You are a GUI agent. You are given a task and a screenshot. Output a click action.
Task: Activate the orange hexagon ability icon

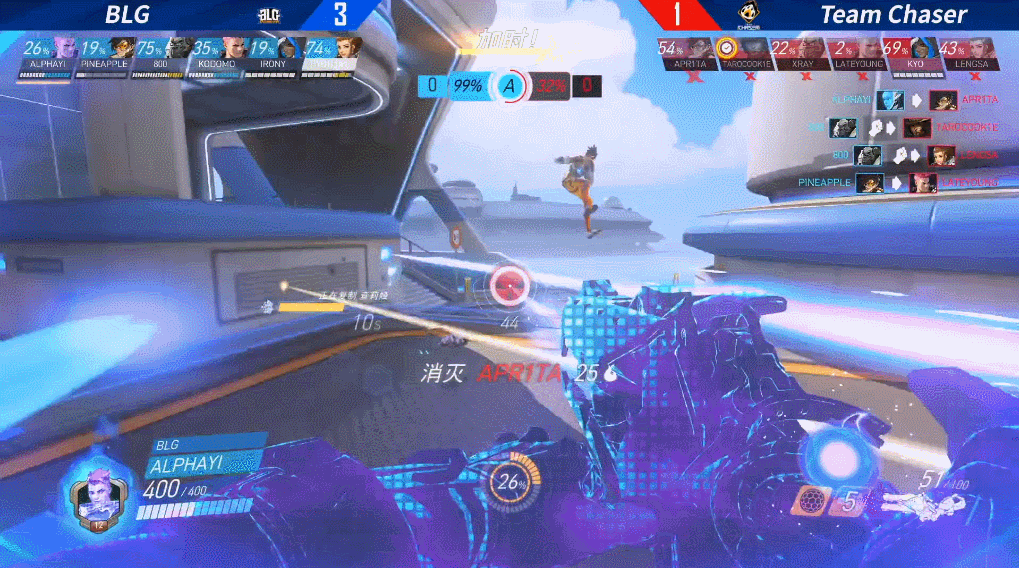[x=809, y=499]
